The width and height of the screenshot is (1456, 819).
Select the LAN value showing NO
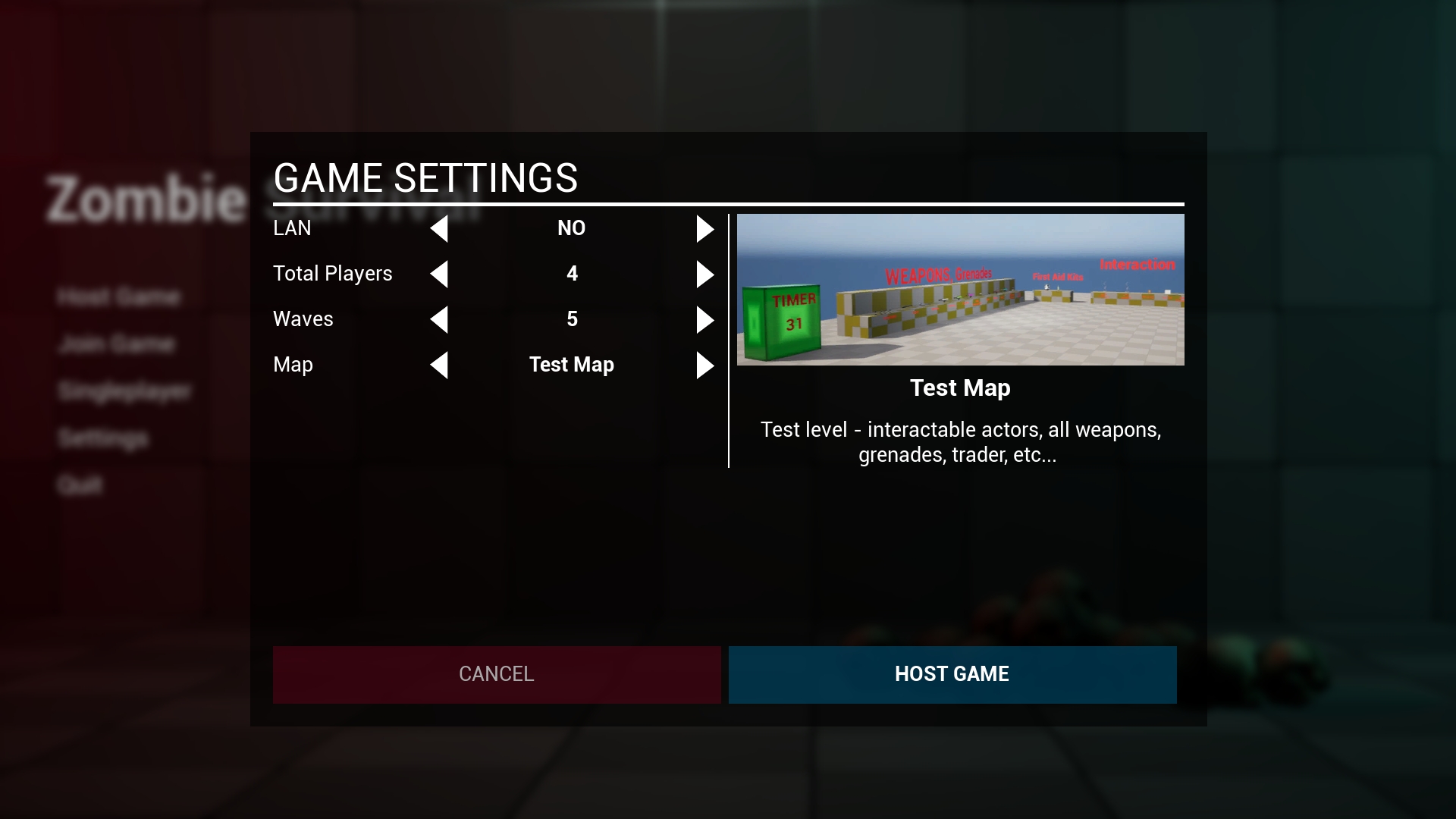point(572,228)
